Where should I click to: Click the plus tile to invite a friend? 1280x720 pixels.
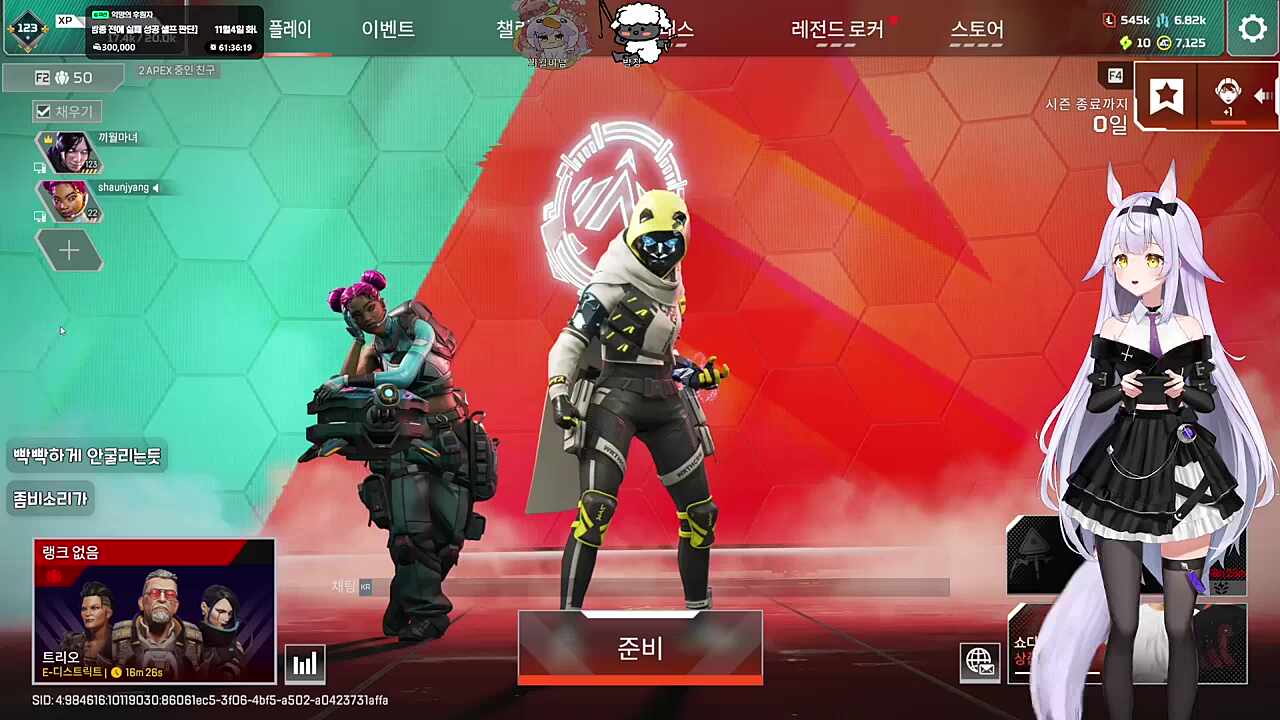pyautogui.click(x=69, y=249)
